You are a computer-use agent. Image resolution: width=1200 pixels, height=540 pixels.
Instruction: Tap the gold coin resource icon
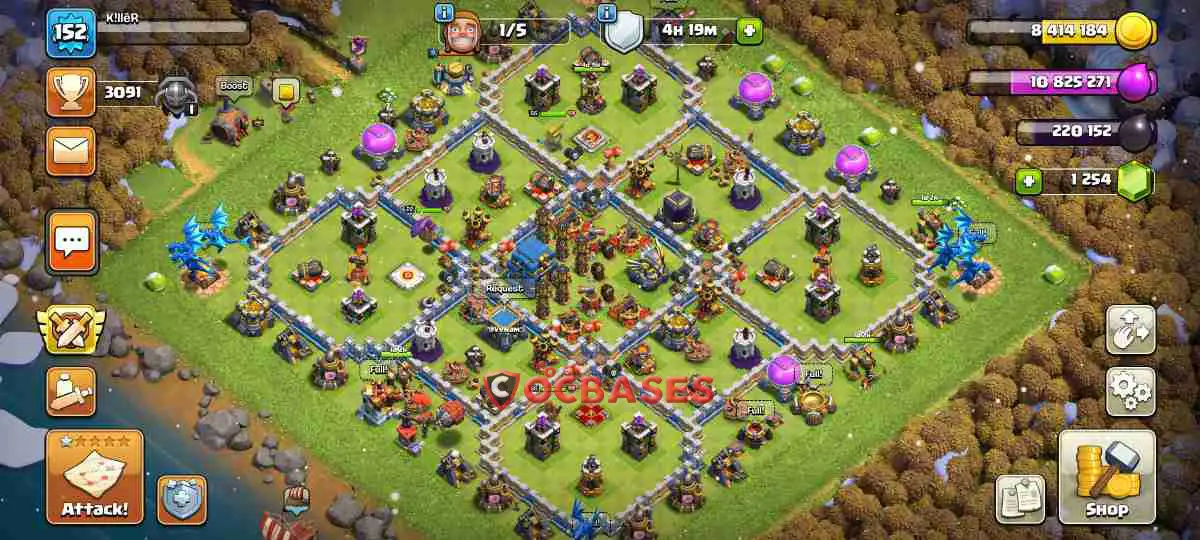[x=1134, y=30]
